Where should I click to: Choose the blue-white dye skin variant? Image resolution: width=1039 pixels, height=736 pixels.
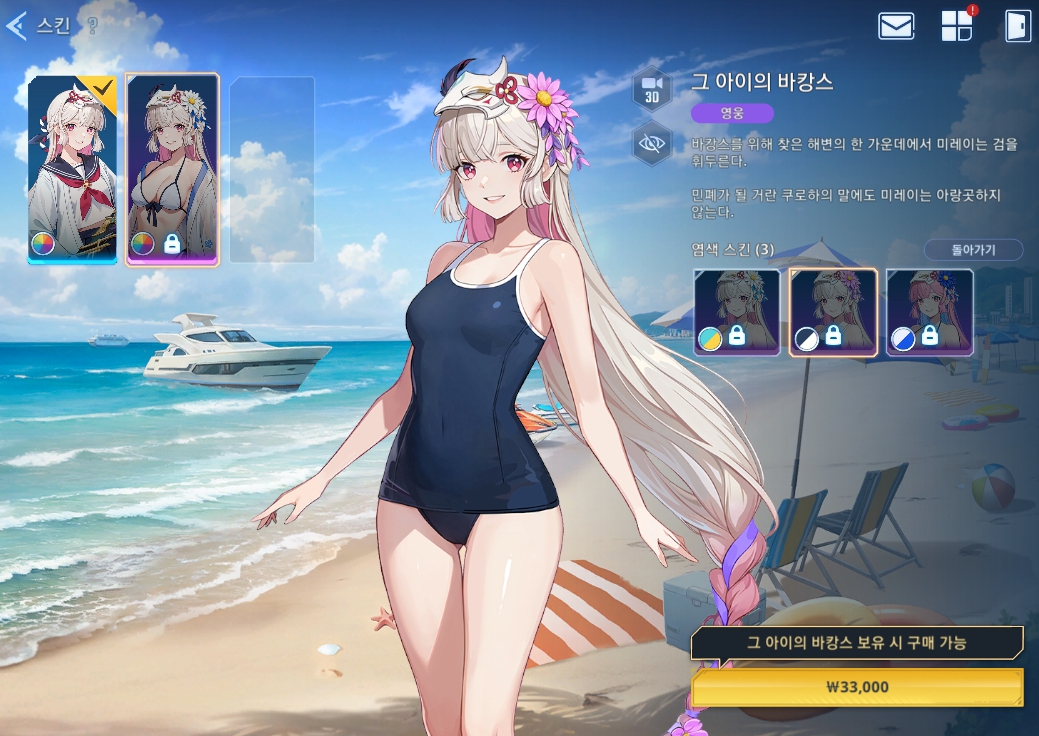pos(930,312)
